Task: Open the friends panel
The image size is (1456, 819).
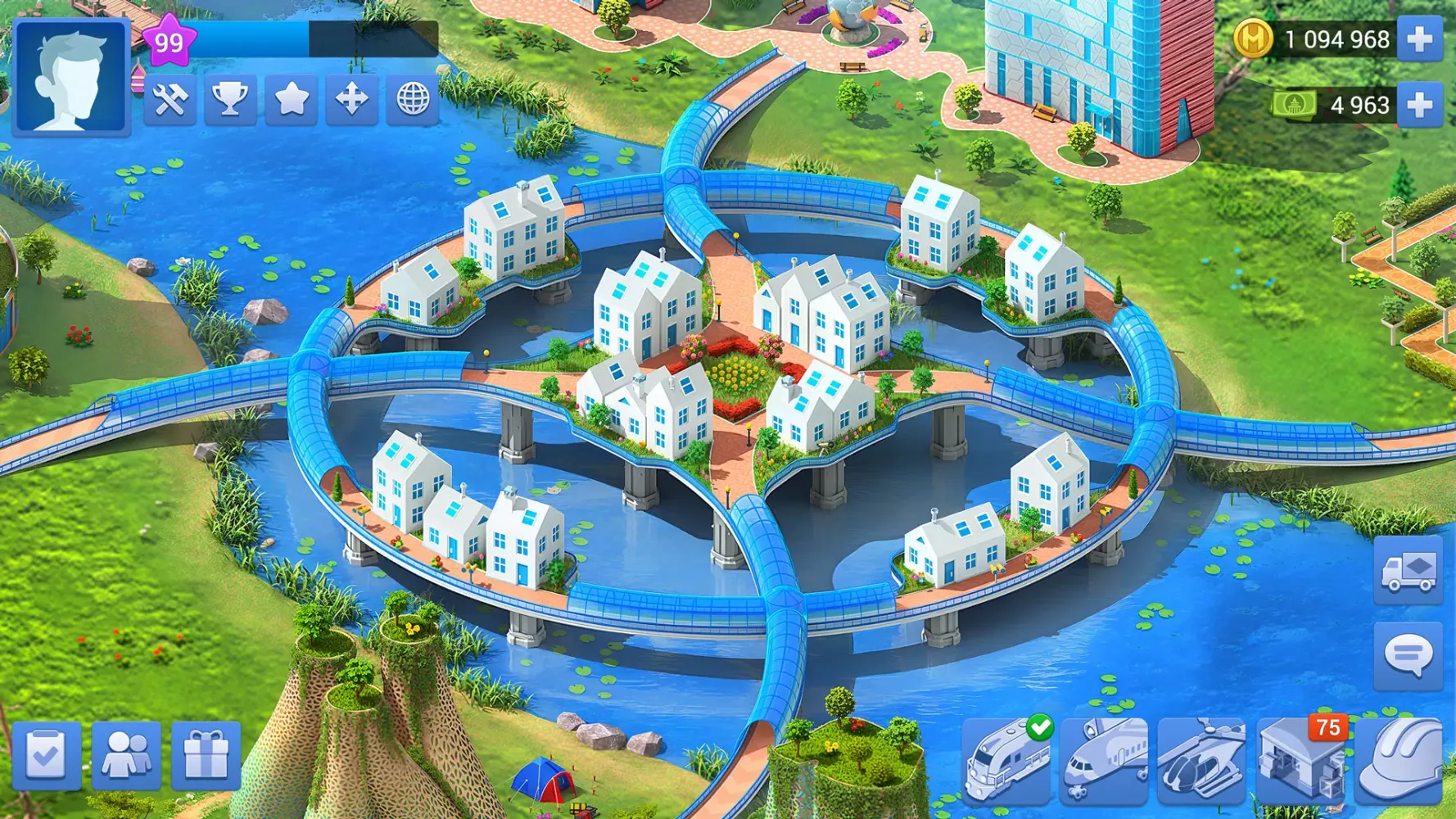Action: (x=127, y=755)
